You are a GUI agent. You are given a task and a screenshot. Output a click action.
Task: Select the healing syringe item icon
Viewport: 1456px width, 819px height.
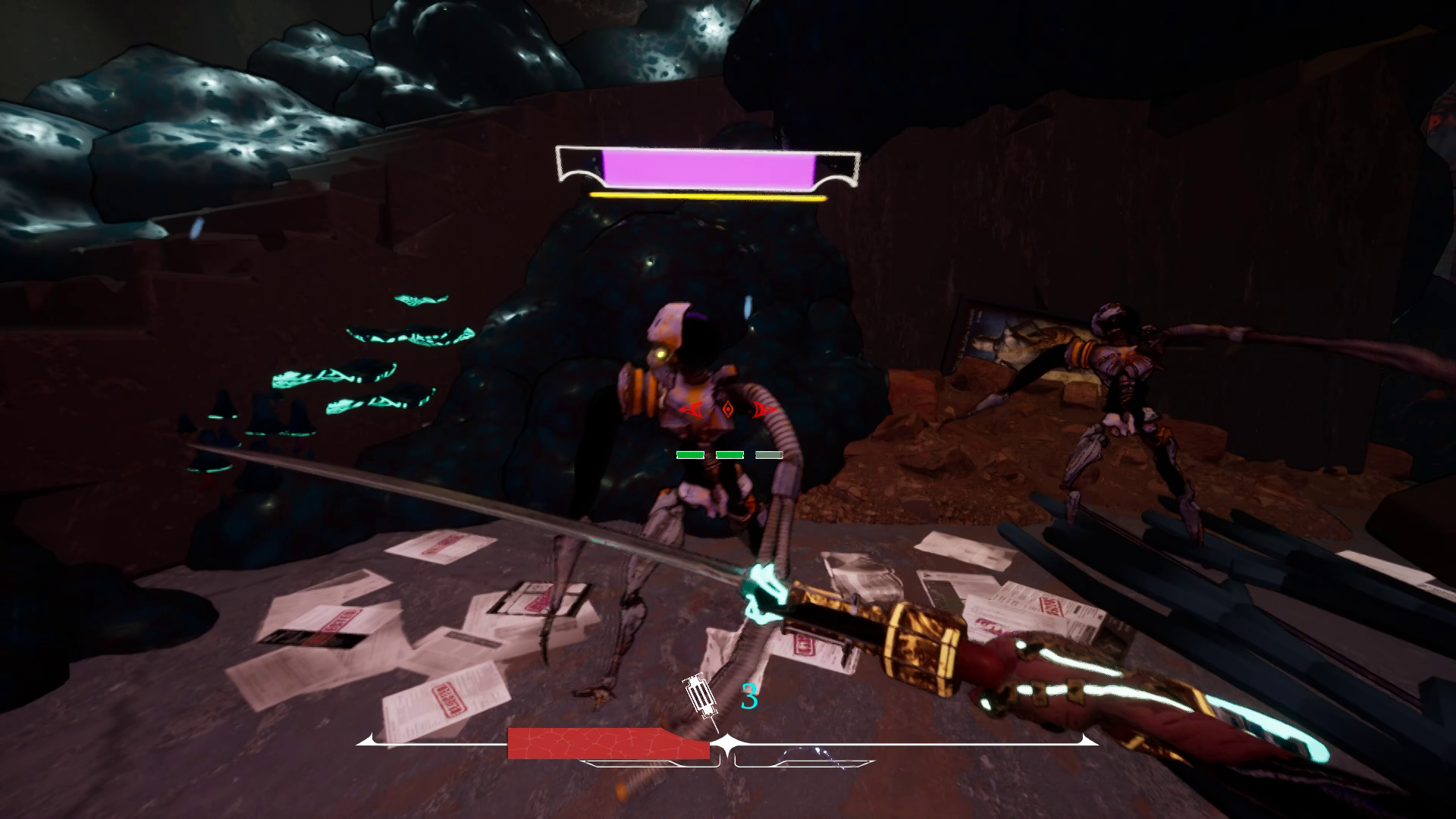click(x=700, y=698)
